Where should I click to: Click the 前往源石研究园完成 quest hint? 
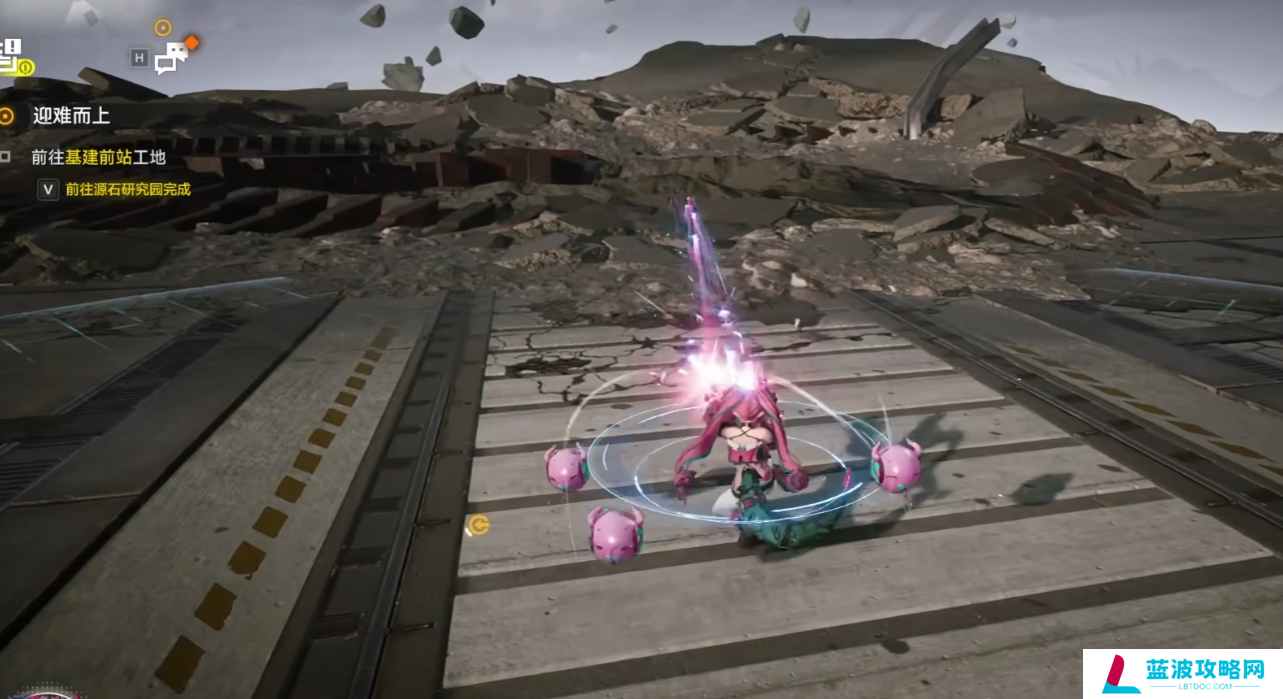click(127, 189)
